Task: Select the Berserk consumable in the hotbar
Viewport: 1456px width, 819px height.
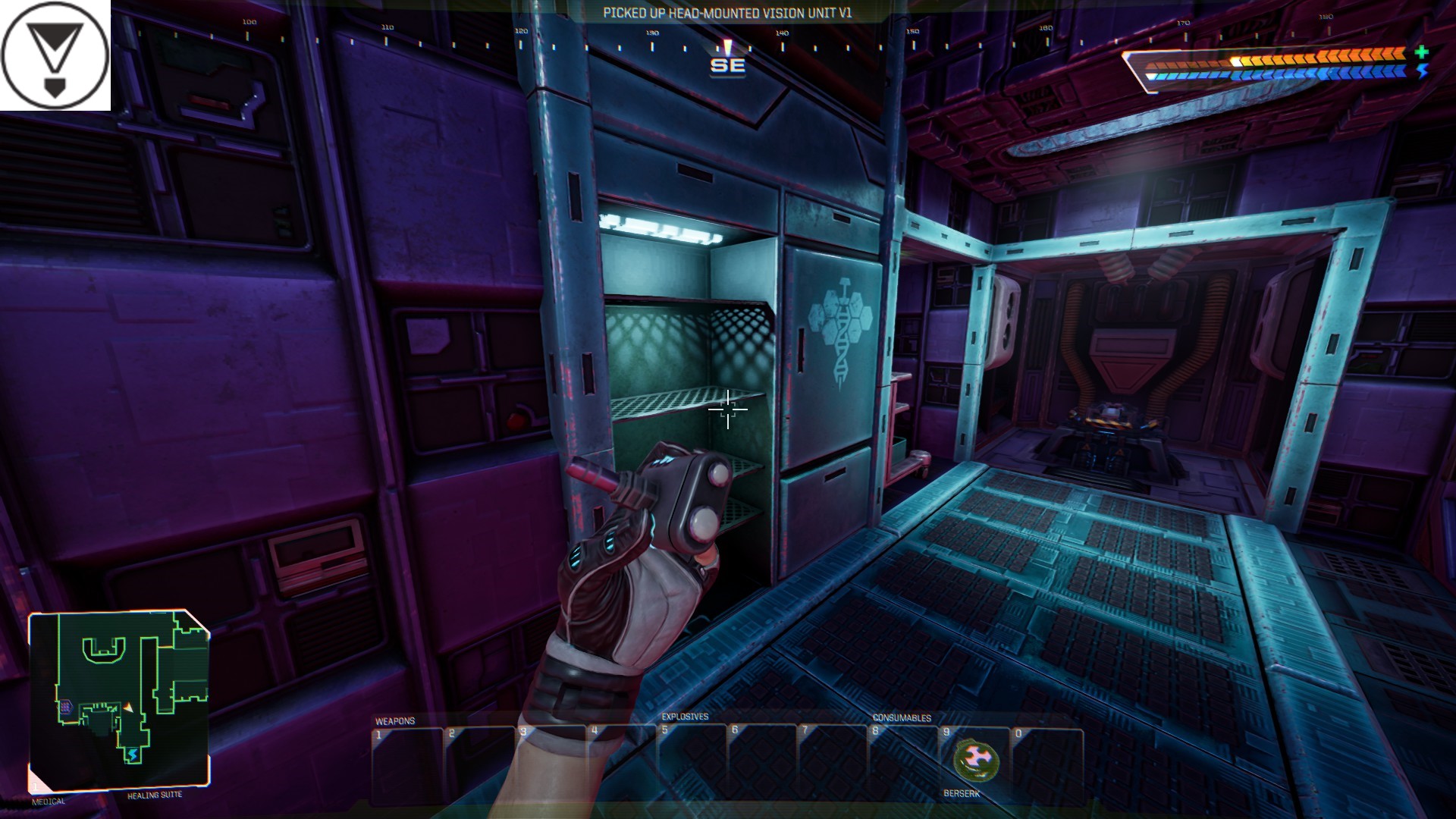Action: pos(975,761)
